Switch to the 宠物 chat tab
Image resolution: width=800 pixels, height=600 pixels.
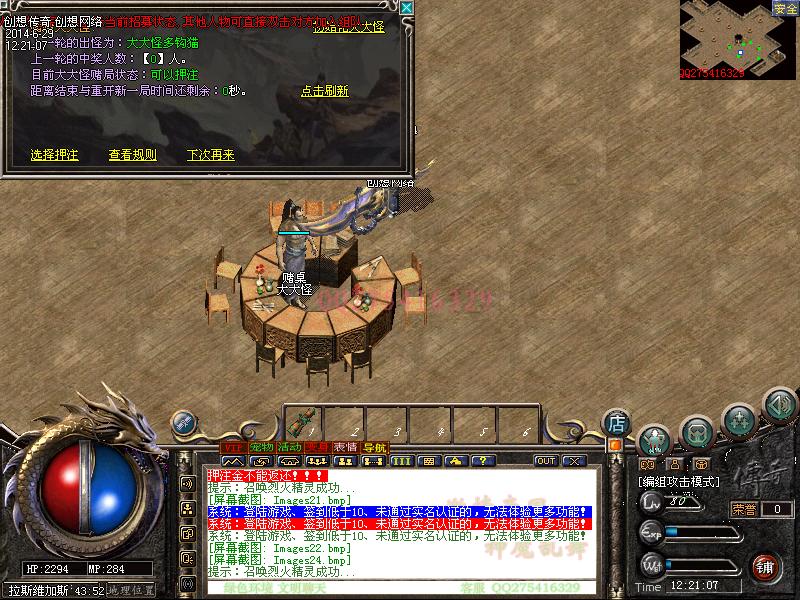click(262, 447)
